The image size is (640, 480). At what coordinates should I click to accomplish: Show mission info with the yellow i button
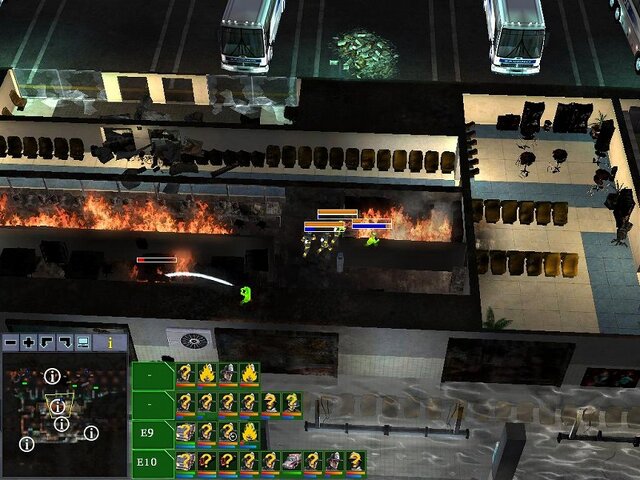110,342
